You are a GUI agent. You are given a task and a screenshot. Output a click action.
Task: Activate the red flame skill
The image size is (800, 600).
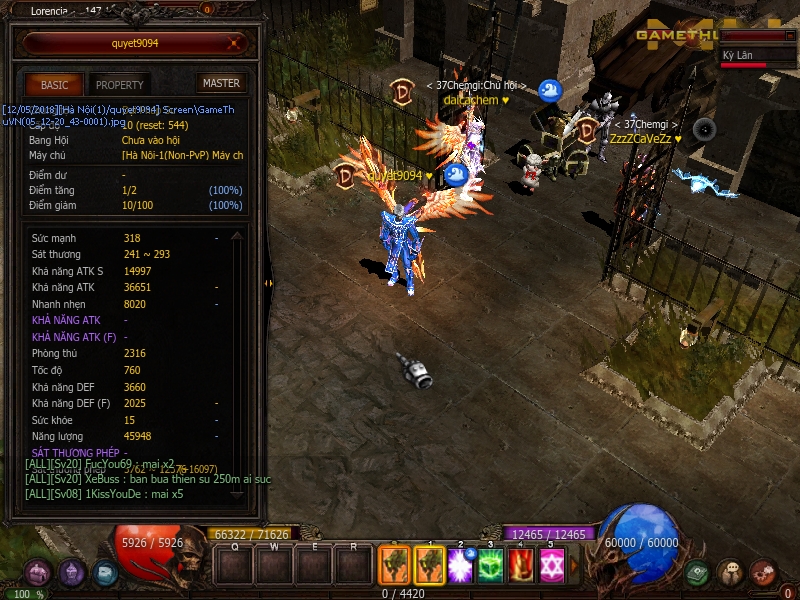click(520, 565)
